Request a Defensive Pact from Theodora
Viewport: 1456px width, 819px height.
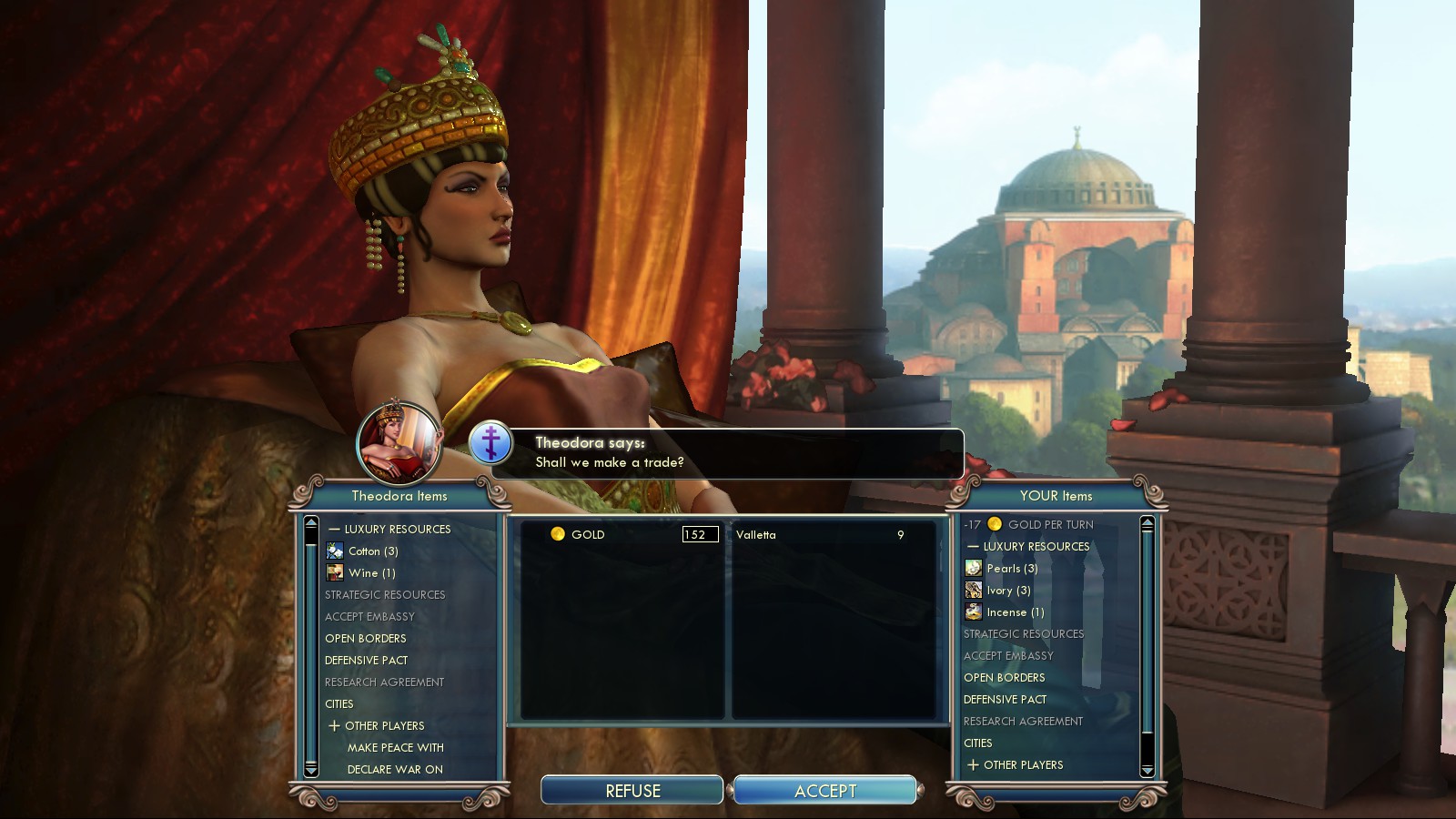click(x=367, y=661)
